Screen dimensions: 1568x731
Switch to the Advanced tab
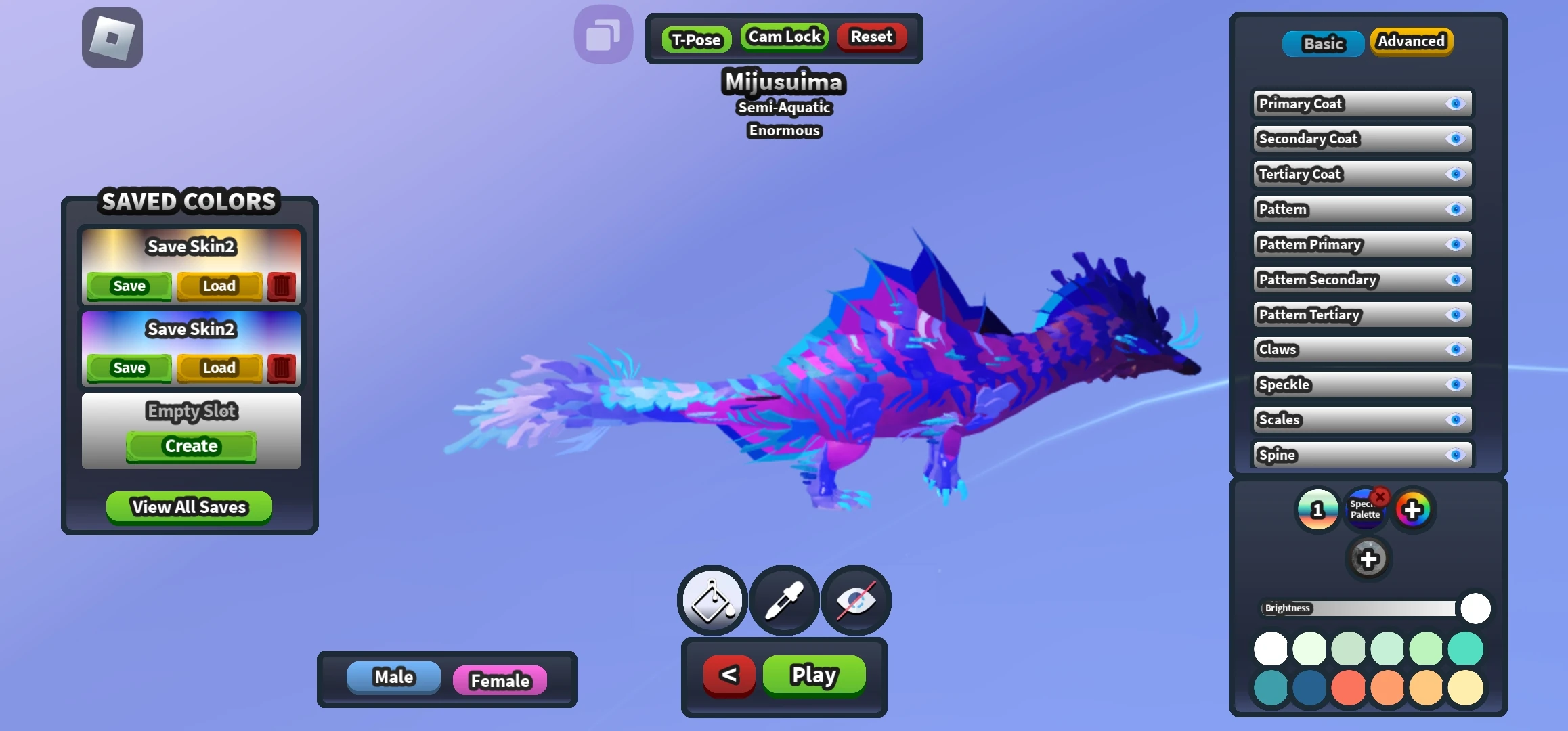[1412, 41]
